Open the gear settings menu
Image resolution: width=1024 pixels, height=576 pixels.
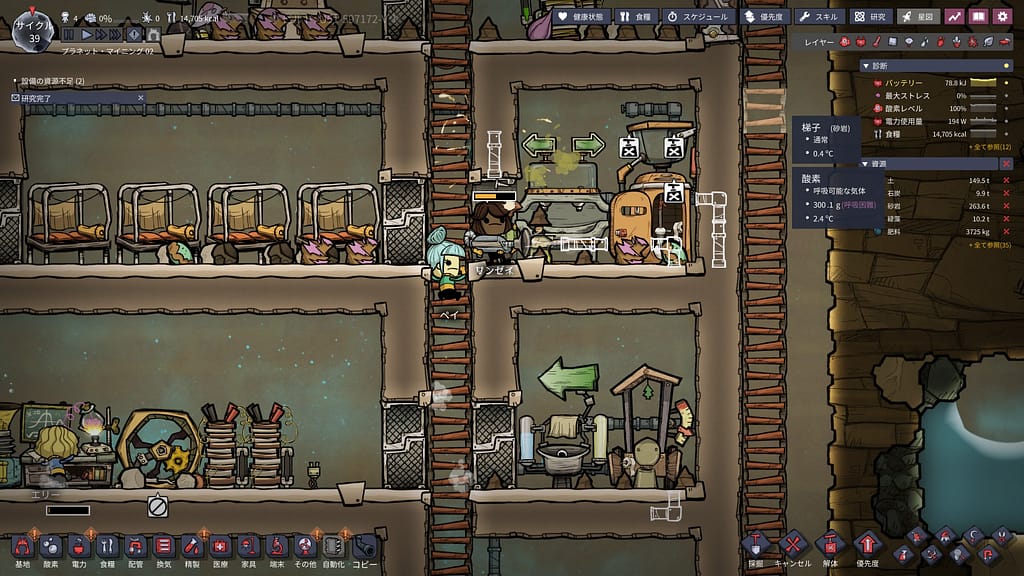(1001, 16)
